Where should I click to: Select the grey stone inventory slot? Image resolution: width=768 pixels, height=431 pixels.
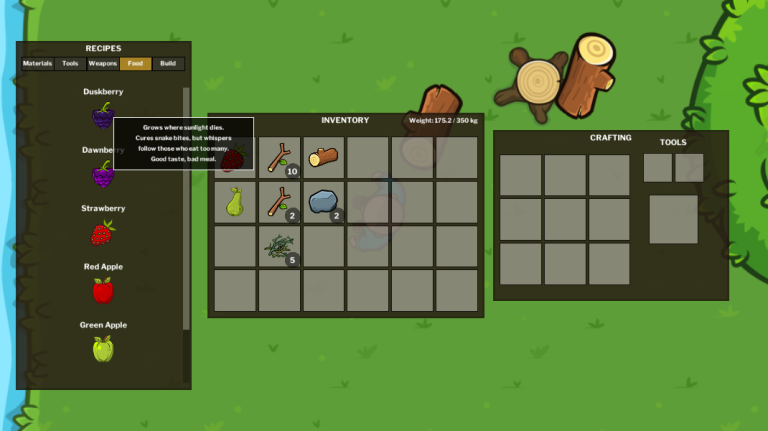tap(324, 202)
